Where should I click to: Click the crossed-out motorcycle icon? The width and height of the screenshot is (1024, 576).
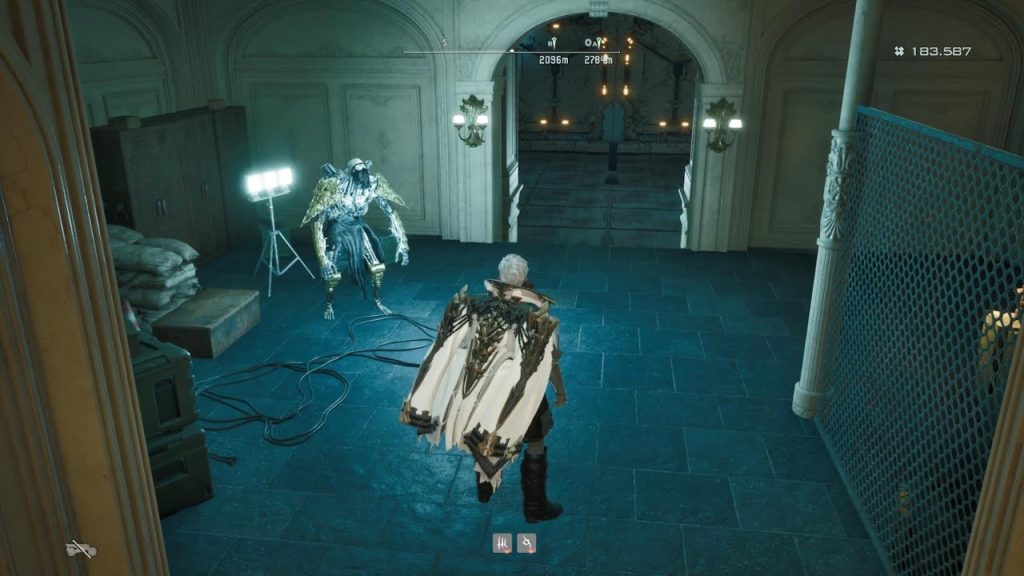pyautogui.click(x=80, y=548)
